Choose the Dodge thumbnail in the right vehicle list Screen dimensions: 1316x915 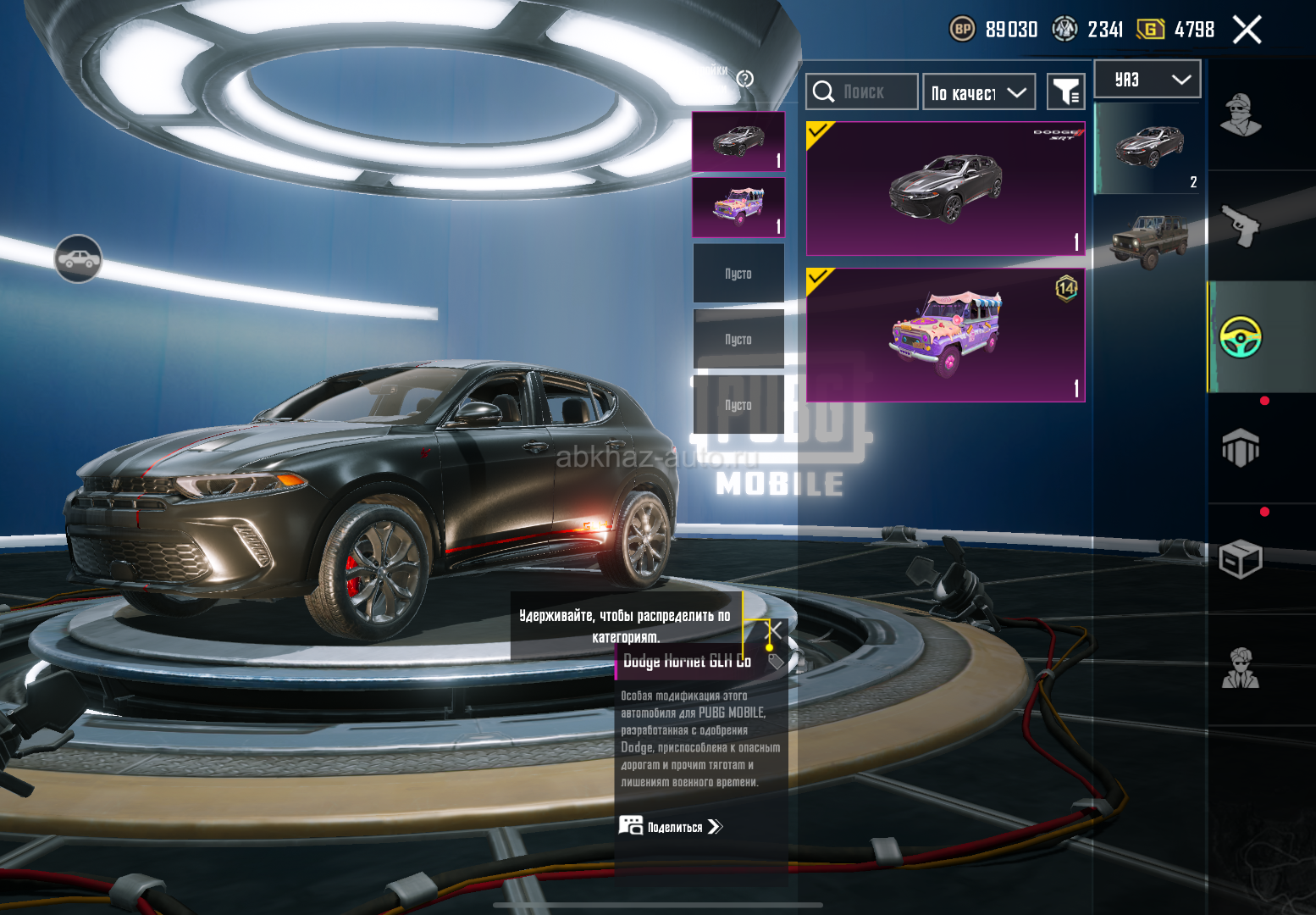(1147, 148)
